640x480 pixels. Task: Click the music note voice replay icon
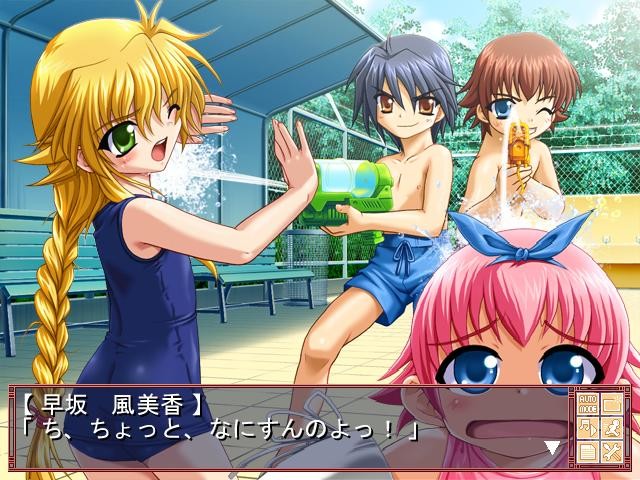586,429
